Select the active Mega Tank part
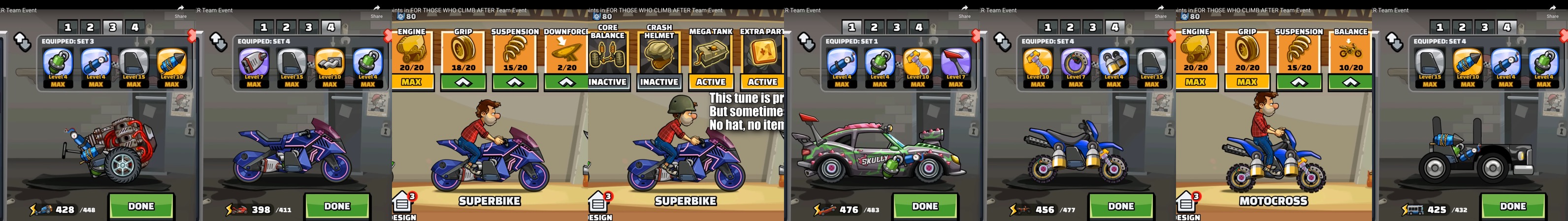Screen dimensions: 1568x221 [x=710, y=82]
